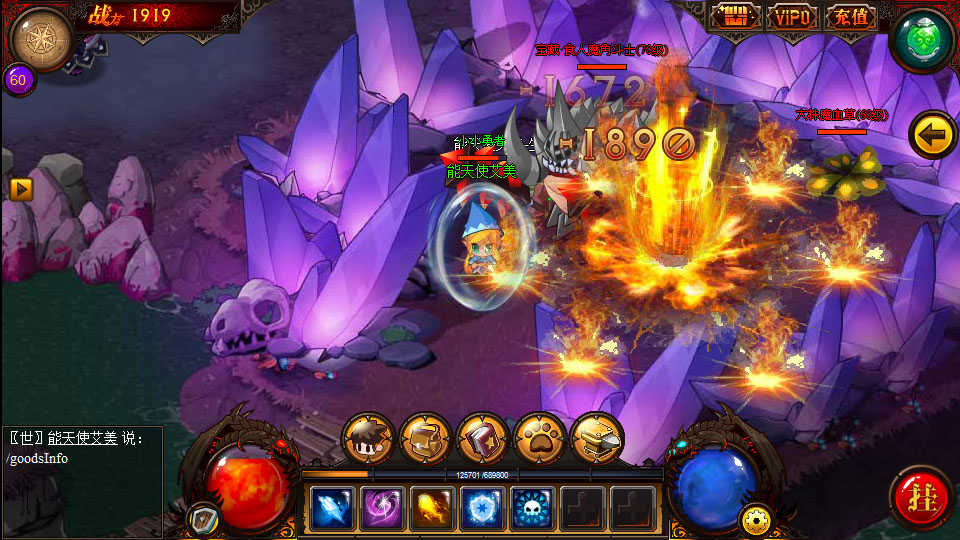Screen dimensions: 960x540
Task: Click the yellow back arrow button
Action: tap(932, 135)
